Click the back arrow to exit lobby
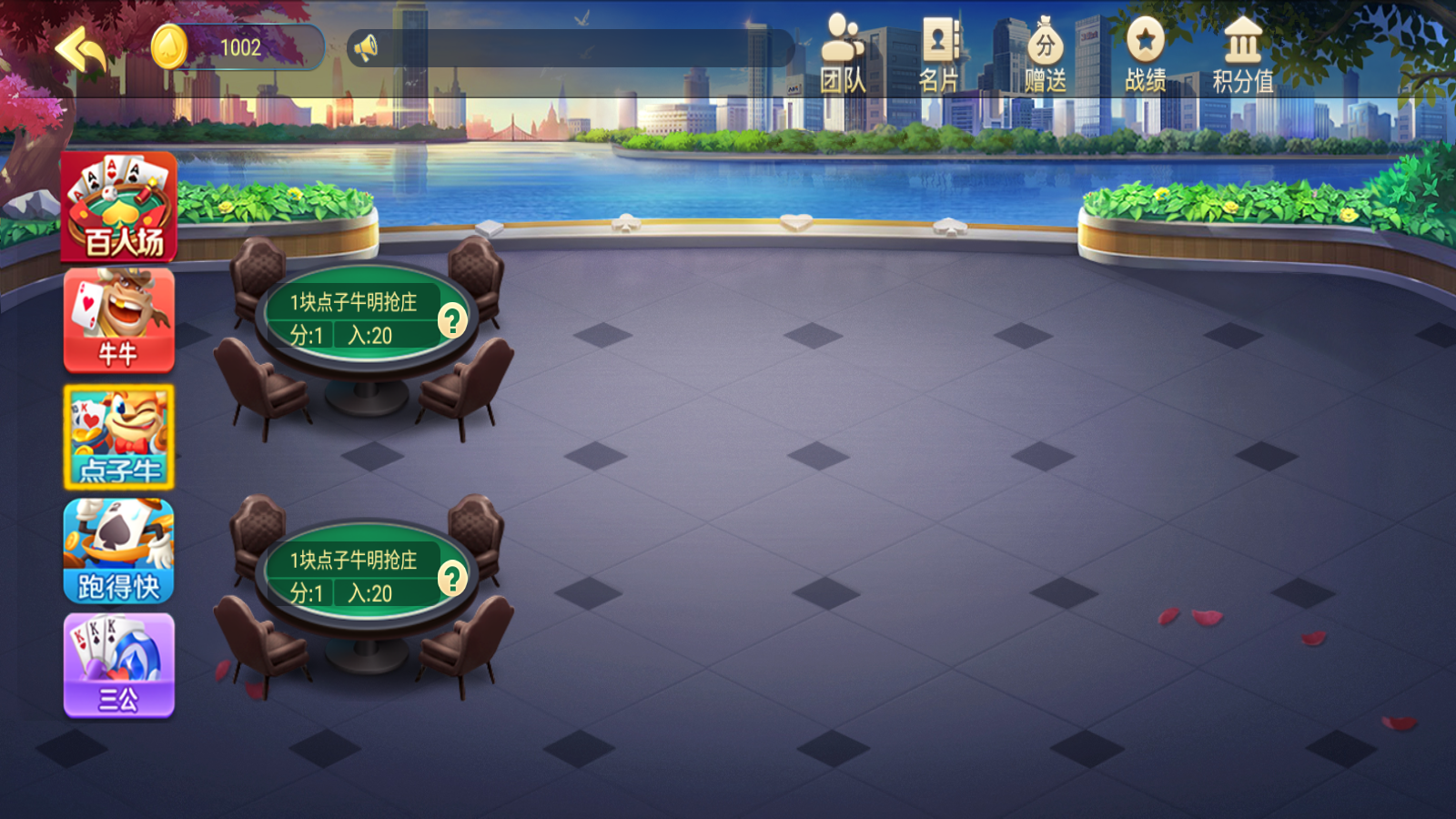Screen dimensions: 1456x819 [x=80, y=50]
